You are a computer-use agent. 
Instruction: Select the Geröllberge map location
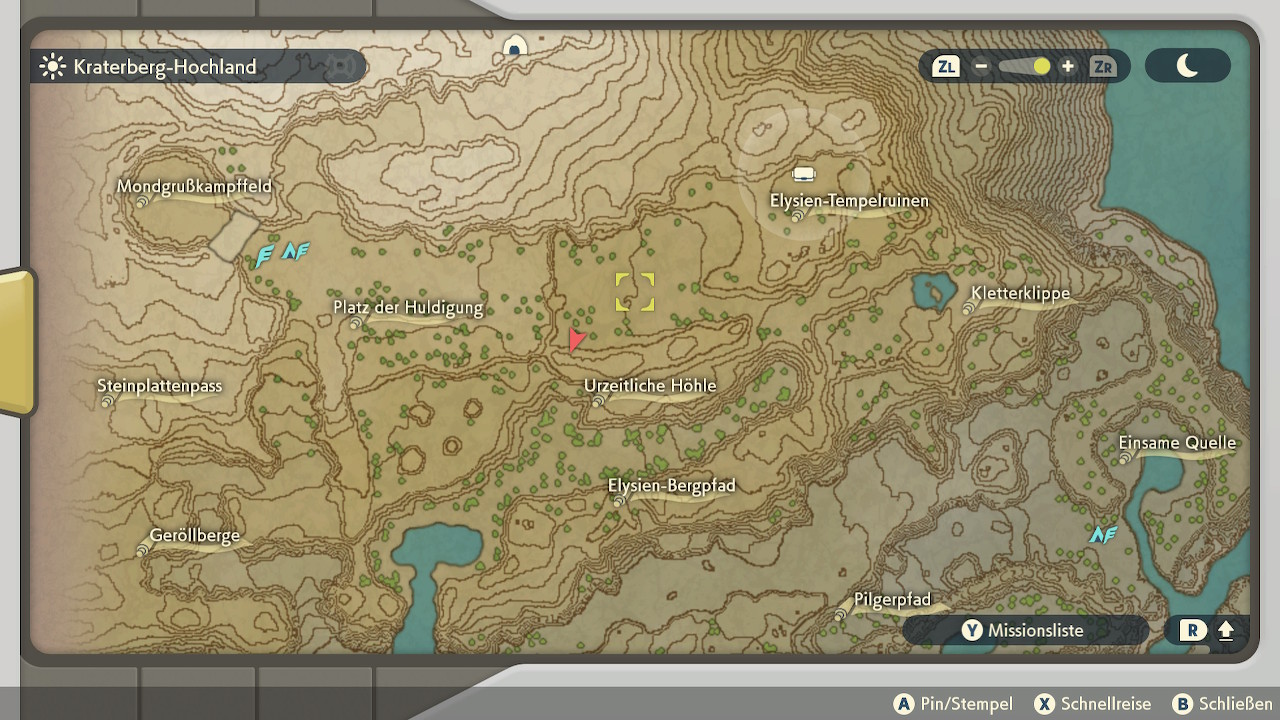195,537
